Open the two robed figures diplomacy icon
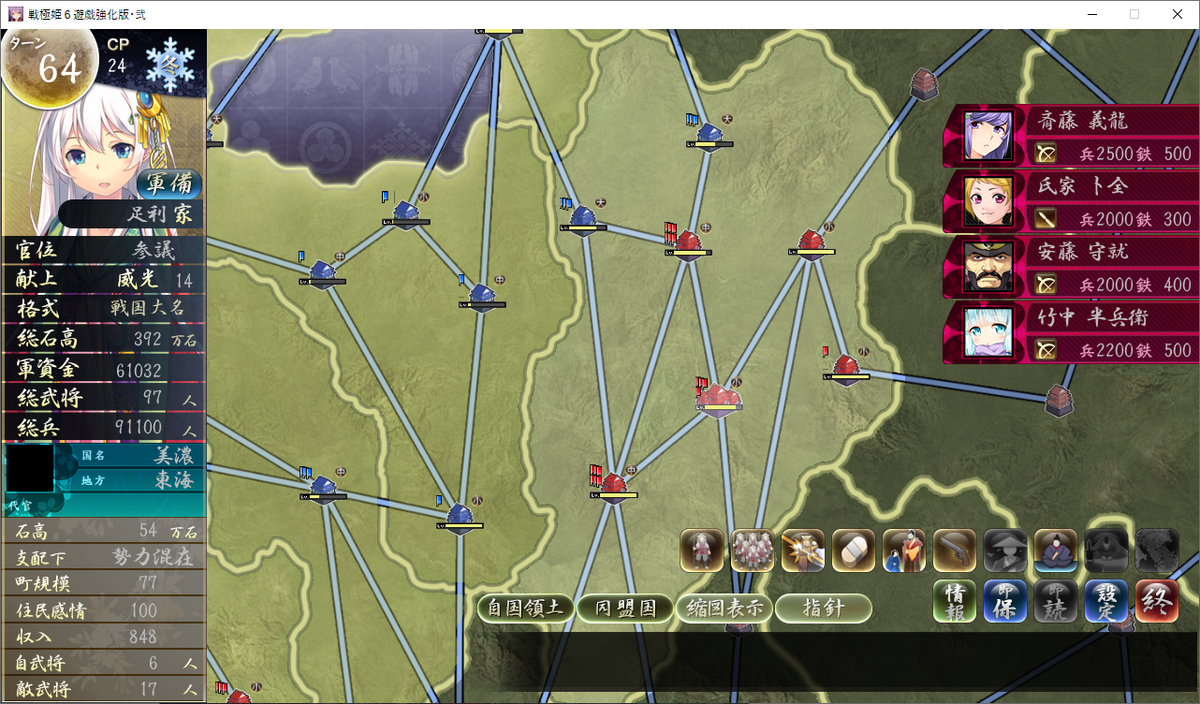The width and height of the screenshot is (1200, 704). click(904, 551)
